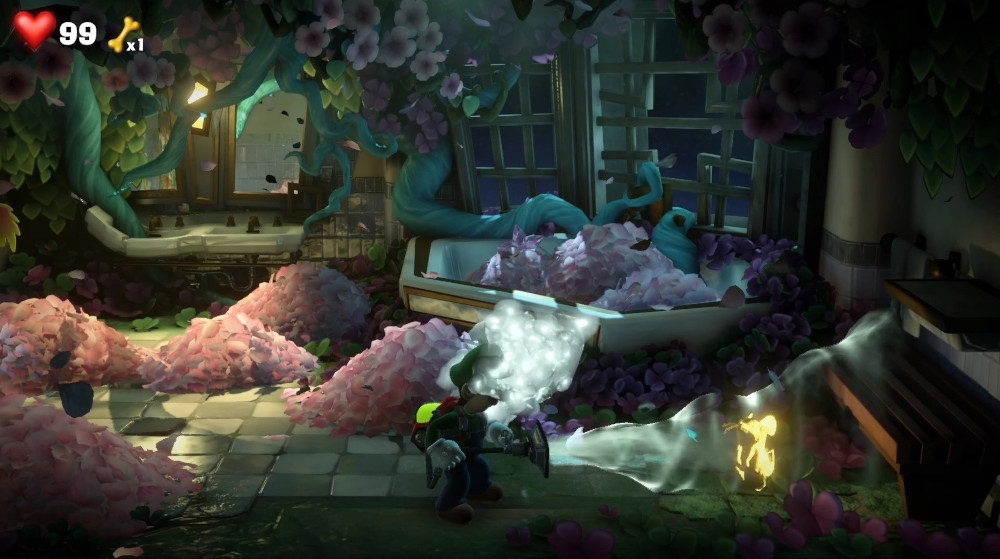This screenshot has width=1000, height=559.
Task: Click the golden bone item icon
Action: [x=122, y=34]
